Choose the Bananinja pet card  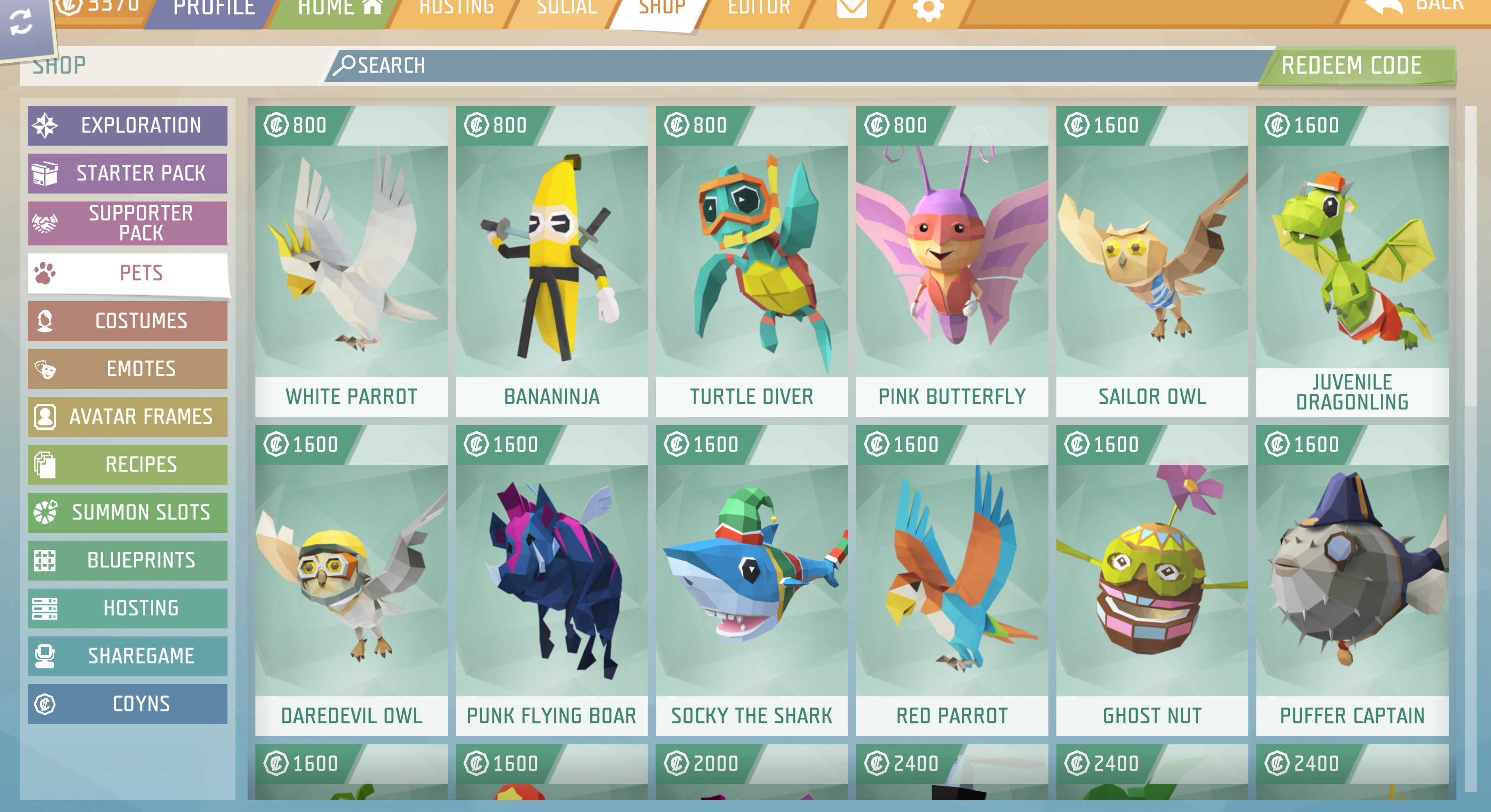[x=551, y=261]
